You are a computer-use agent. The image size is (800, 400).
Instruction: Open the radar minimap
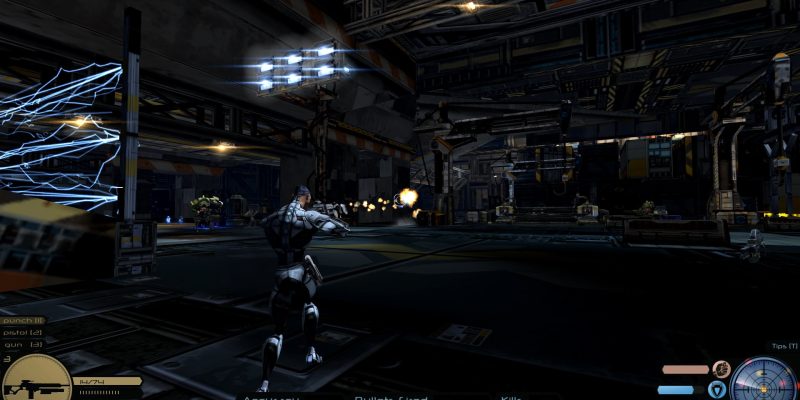(x=763, y=380)
